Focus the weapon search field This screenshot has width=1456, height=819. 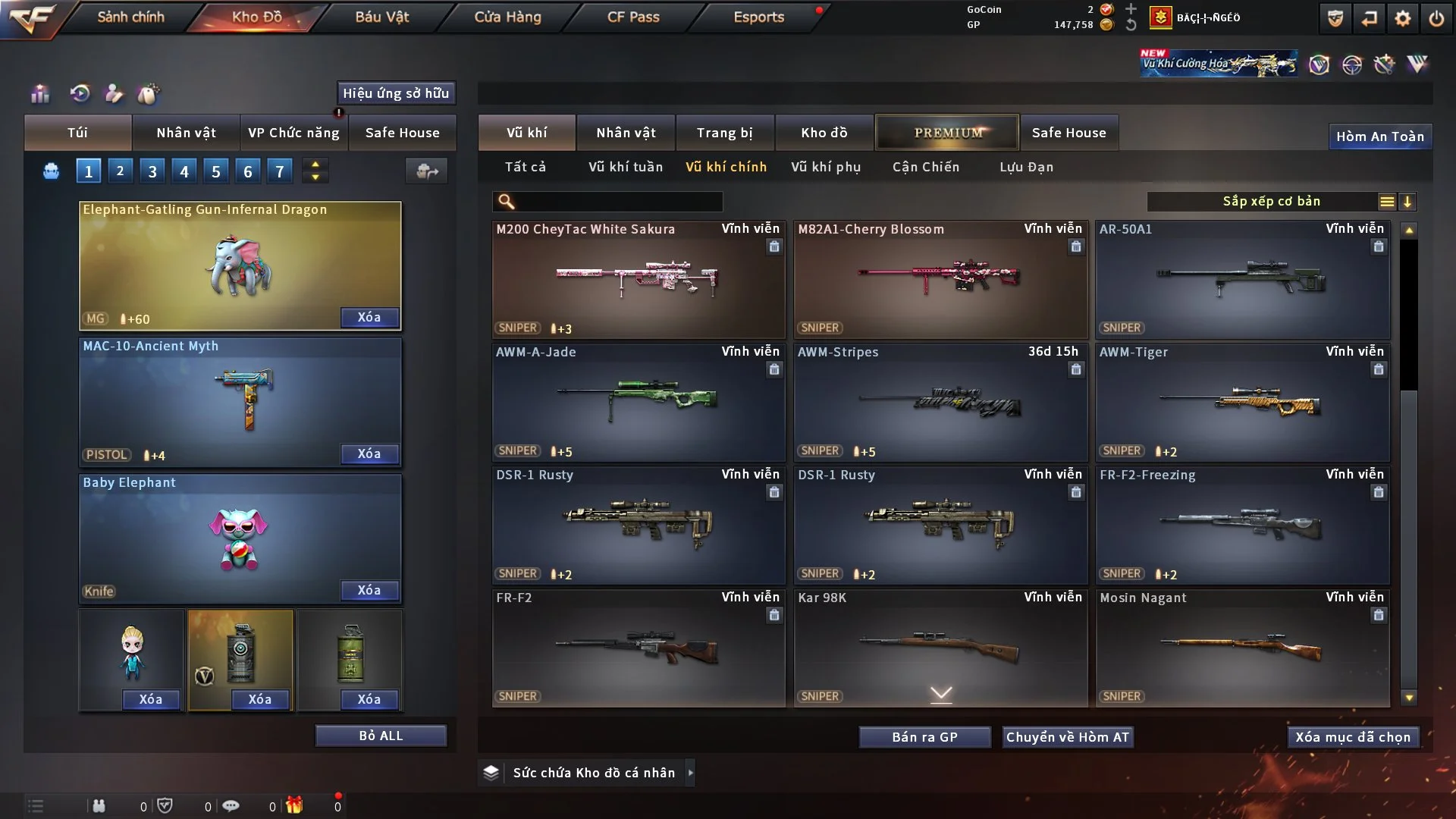click(x=618, y=202)
